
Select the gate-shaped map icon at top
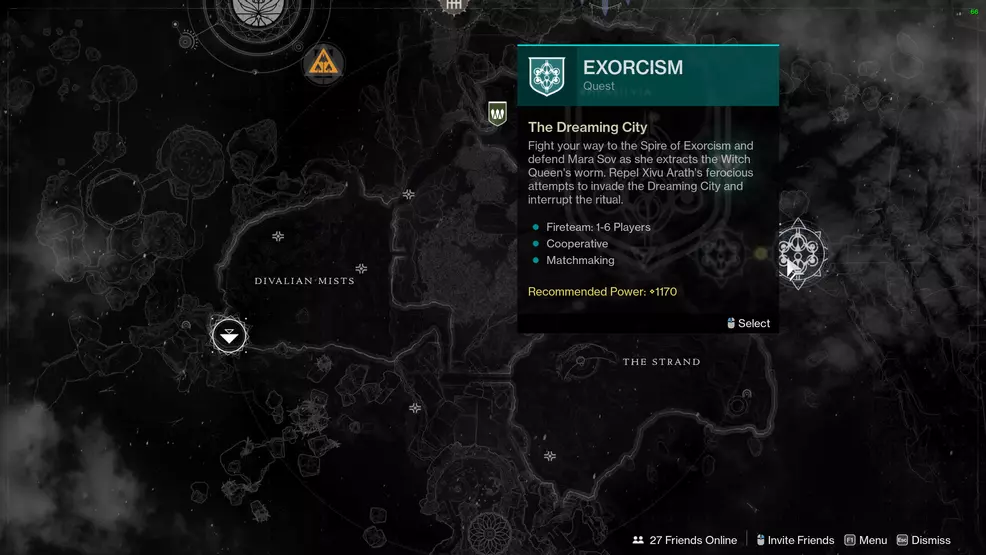pos(455,6)
